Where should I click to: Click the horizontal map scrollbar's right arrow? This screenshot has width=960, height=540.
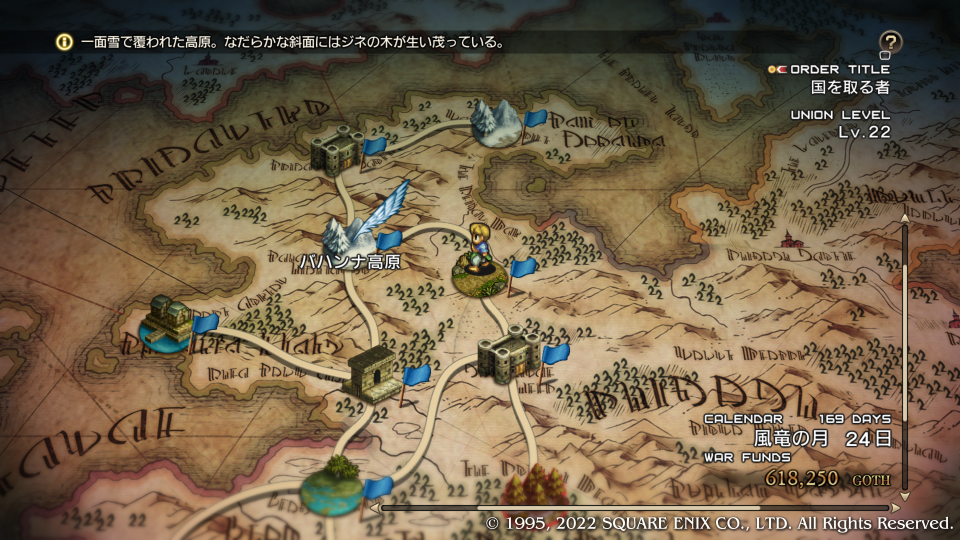pyautogui.click(x=896, y=507)
